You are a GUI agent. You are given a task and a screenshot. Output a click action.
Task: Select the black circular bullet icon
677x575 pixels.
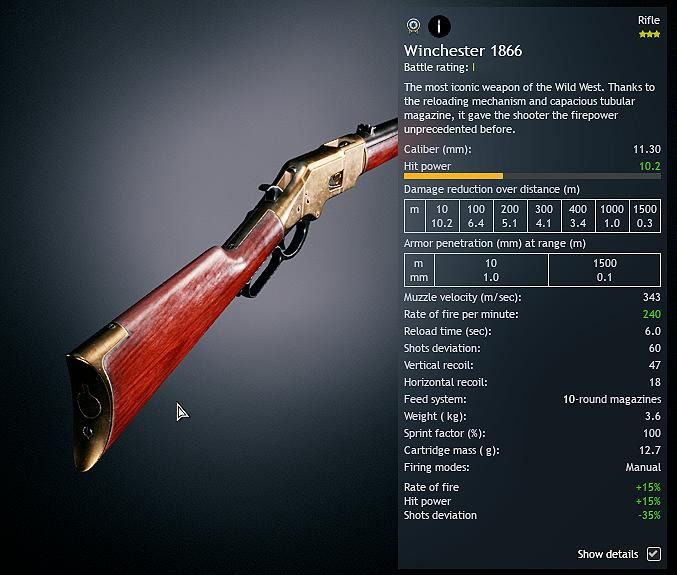(439, 26)
